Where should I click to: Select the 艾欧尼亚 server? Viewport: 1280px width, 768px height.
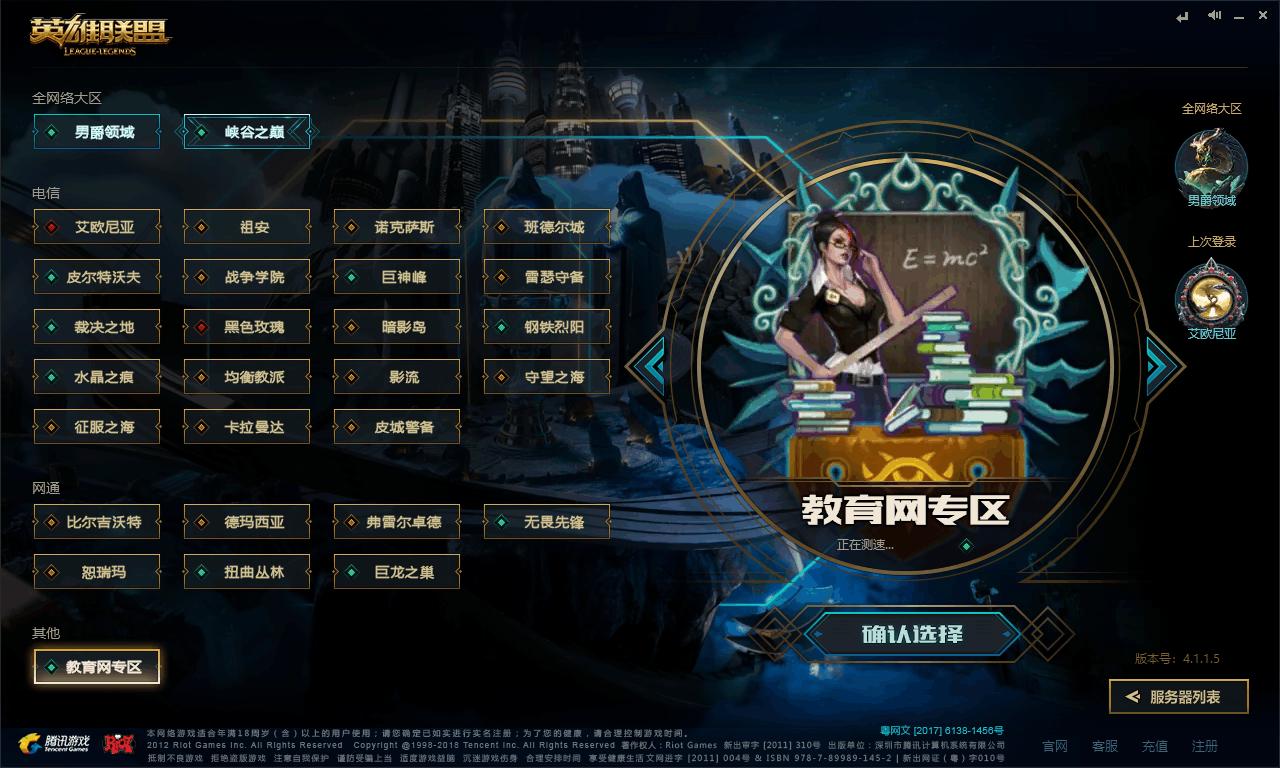tap(96, 227)
